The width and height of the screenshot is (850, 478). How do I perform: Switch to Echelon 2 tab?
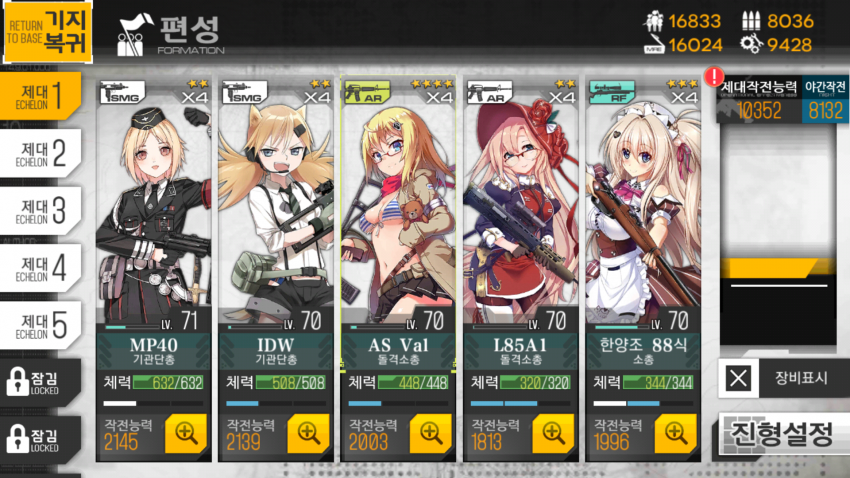click(42, 153)
